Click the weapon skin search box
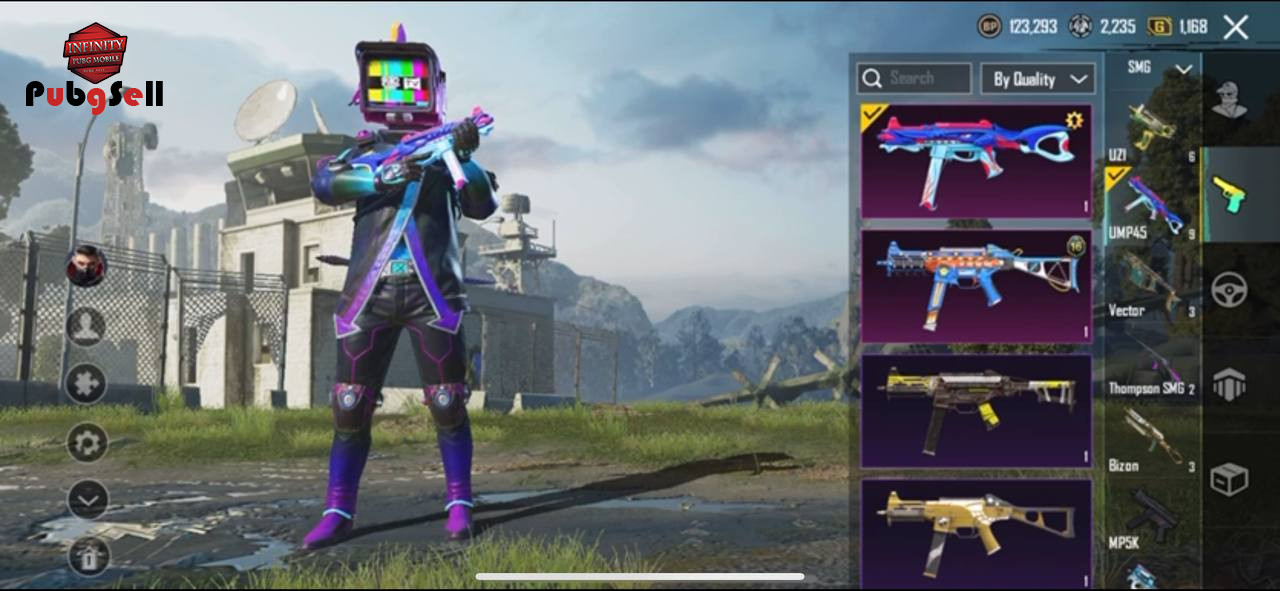 [x=914, y=78]
